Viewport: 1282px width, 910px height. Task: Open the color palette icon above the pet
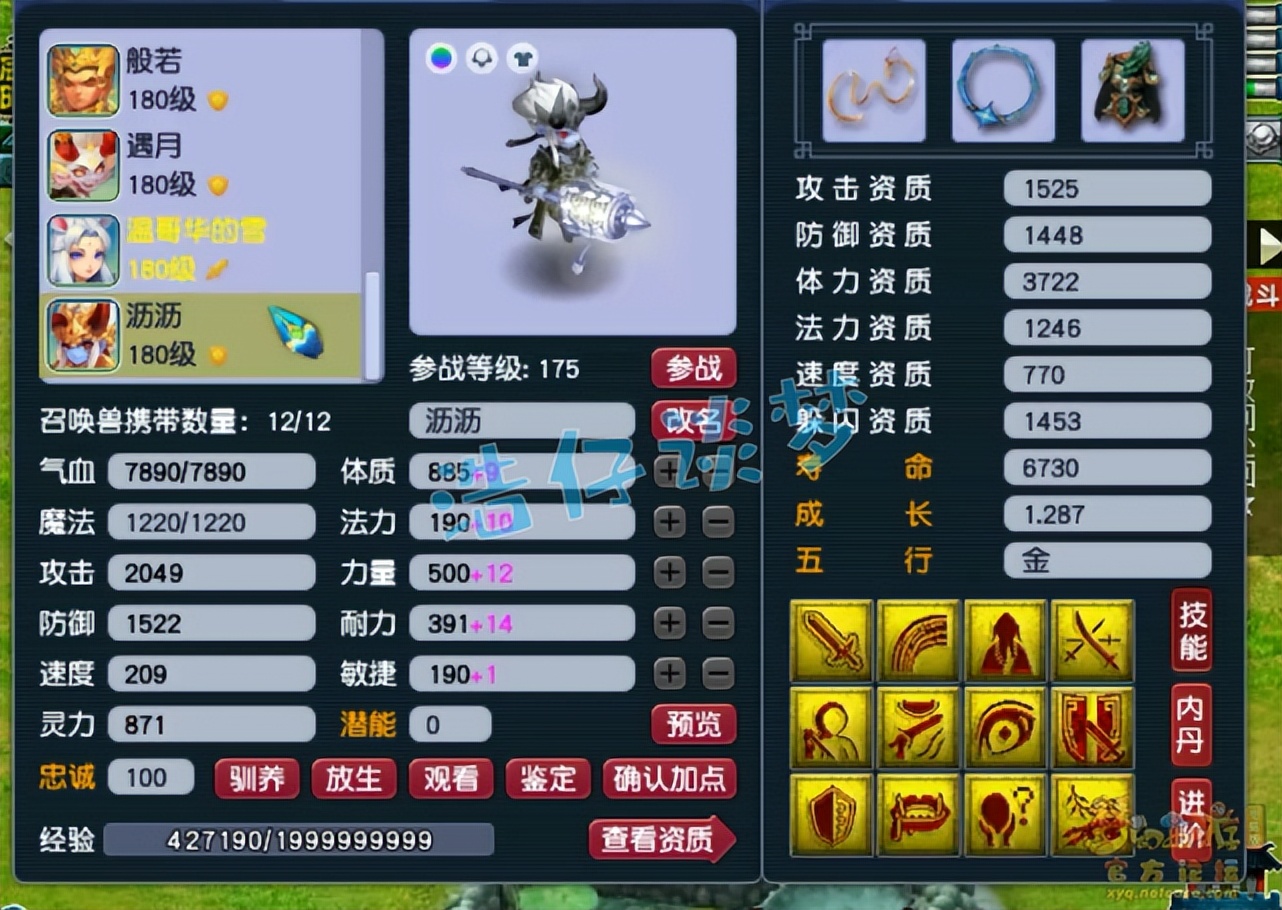[439, 58]
